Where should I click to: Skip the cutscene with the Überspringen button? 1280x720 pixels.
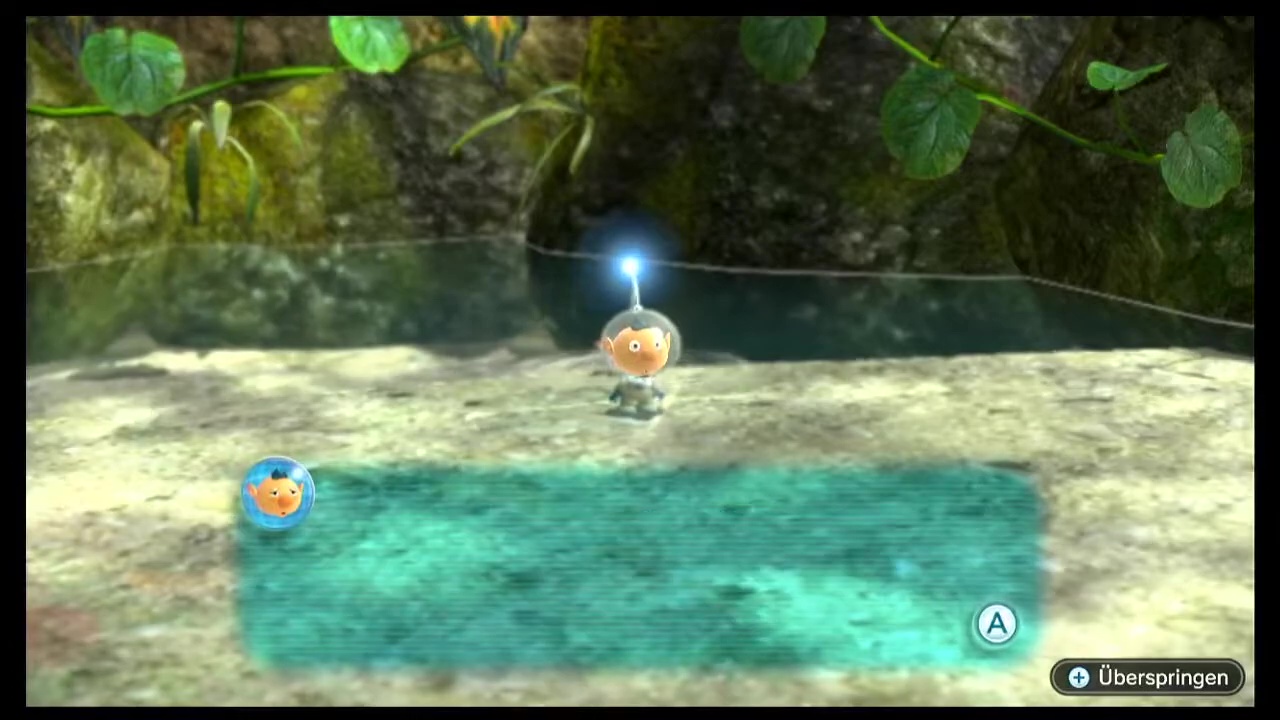click(1147, 677)
